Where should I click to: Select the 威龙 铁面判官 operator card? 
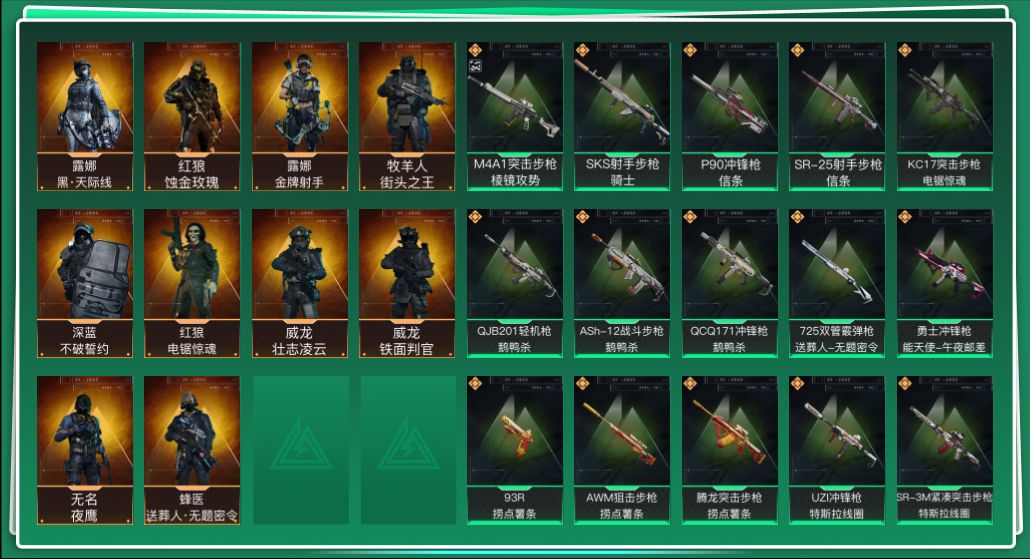coord(407,283)
